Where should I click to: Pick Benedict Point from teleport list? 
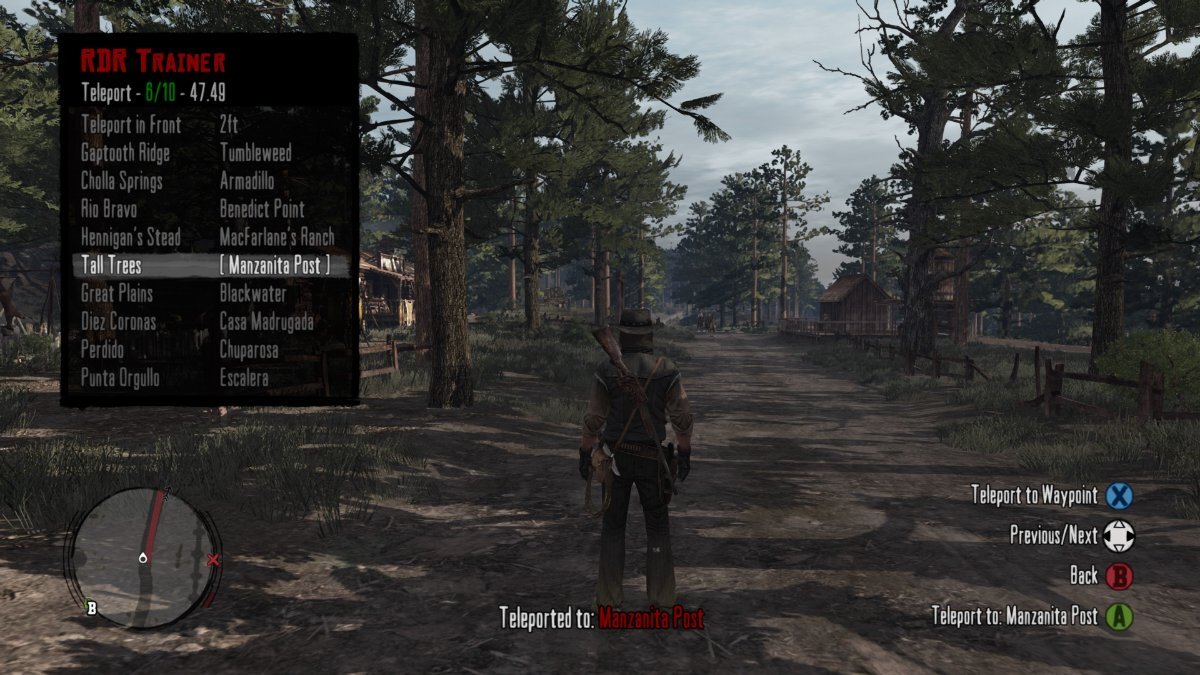(262, 209)
